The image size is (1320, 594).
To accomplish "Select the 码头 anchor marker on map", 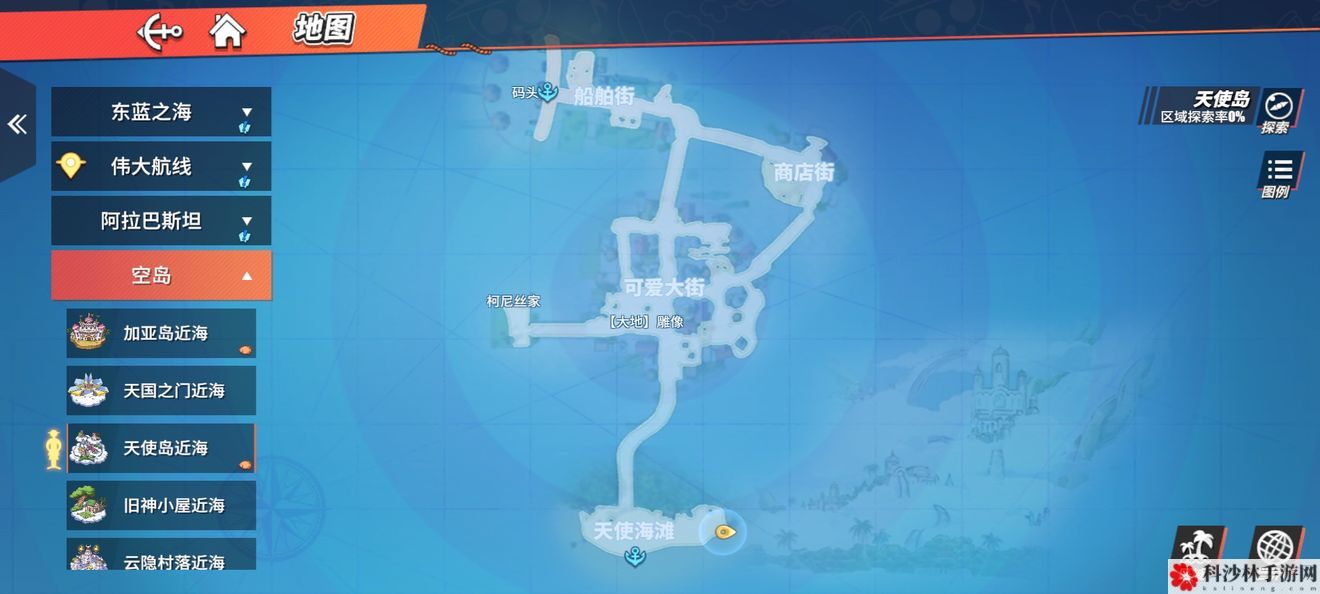I will (x=547, y=92).
